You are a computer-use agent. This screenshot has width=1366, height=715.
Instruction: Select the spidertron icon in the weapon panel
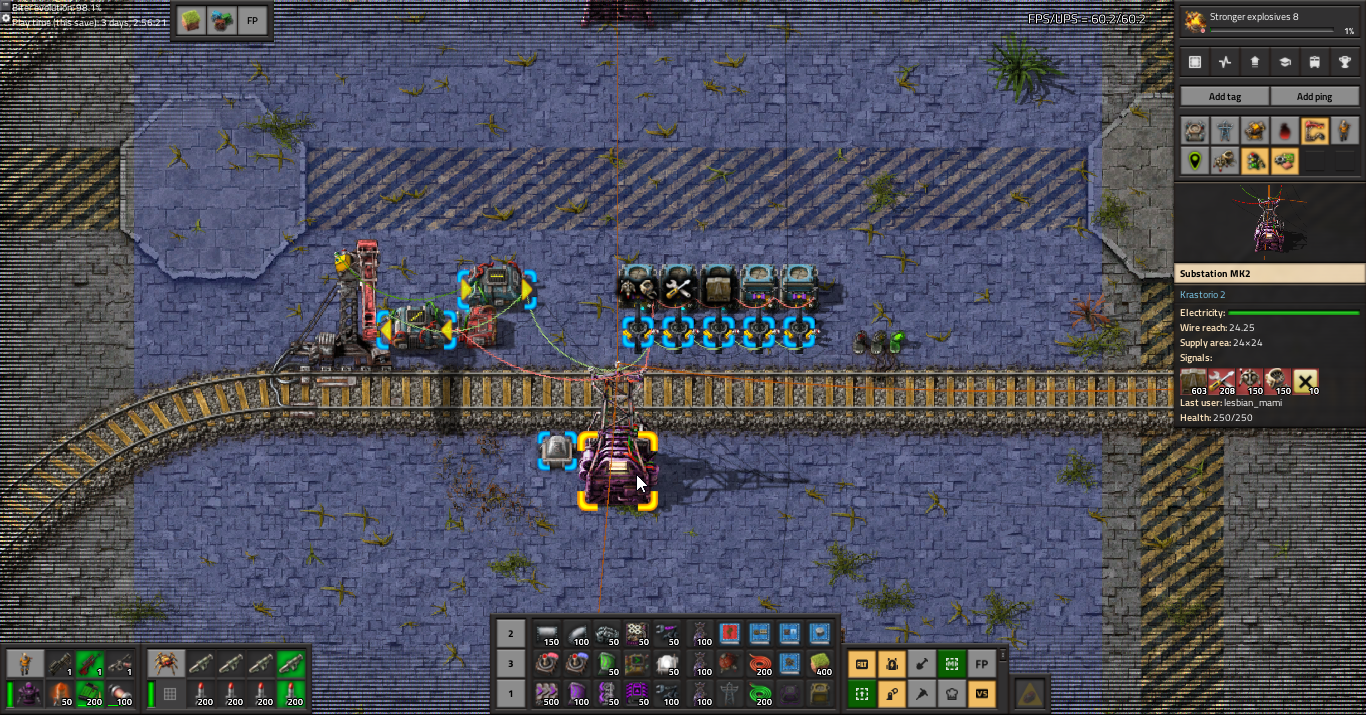click(x=164, y=663)
